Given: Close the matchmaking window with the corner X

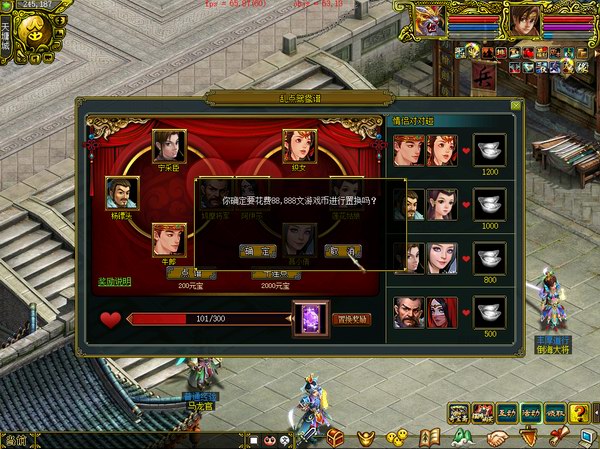Looking at the screenshot, I should coord(515,104).
